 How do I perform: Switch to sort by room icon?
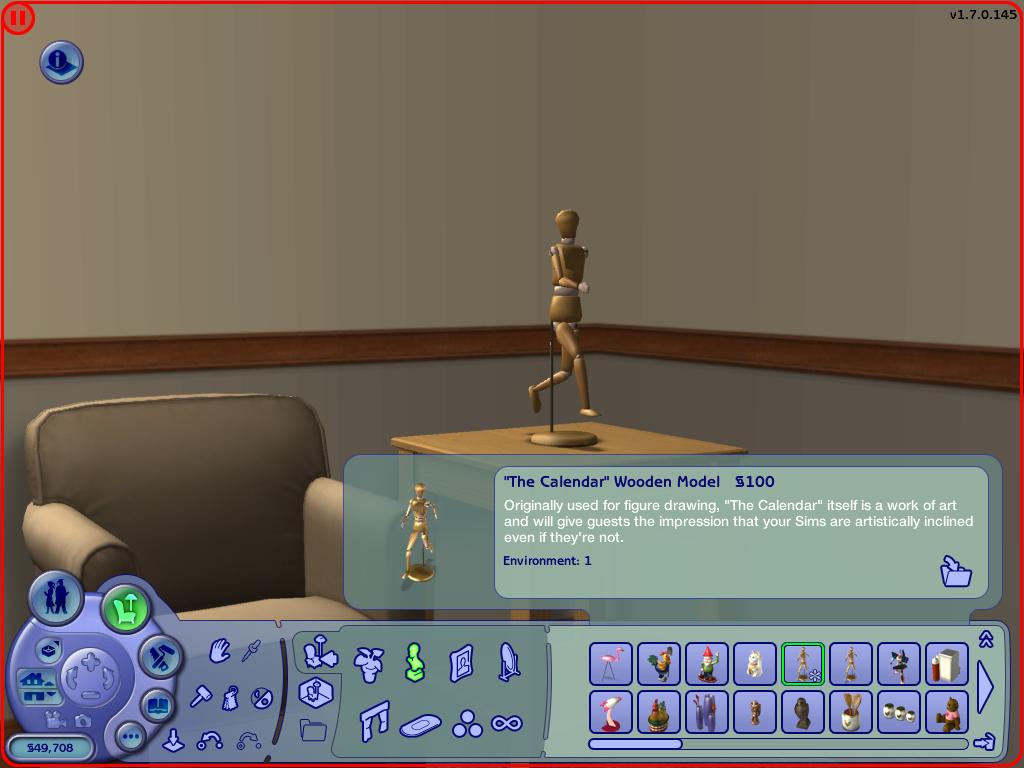click(317, 691)
